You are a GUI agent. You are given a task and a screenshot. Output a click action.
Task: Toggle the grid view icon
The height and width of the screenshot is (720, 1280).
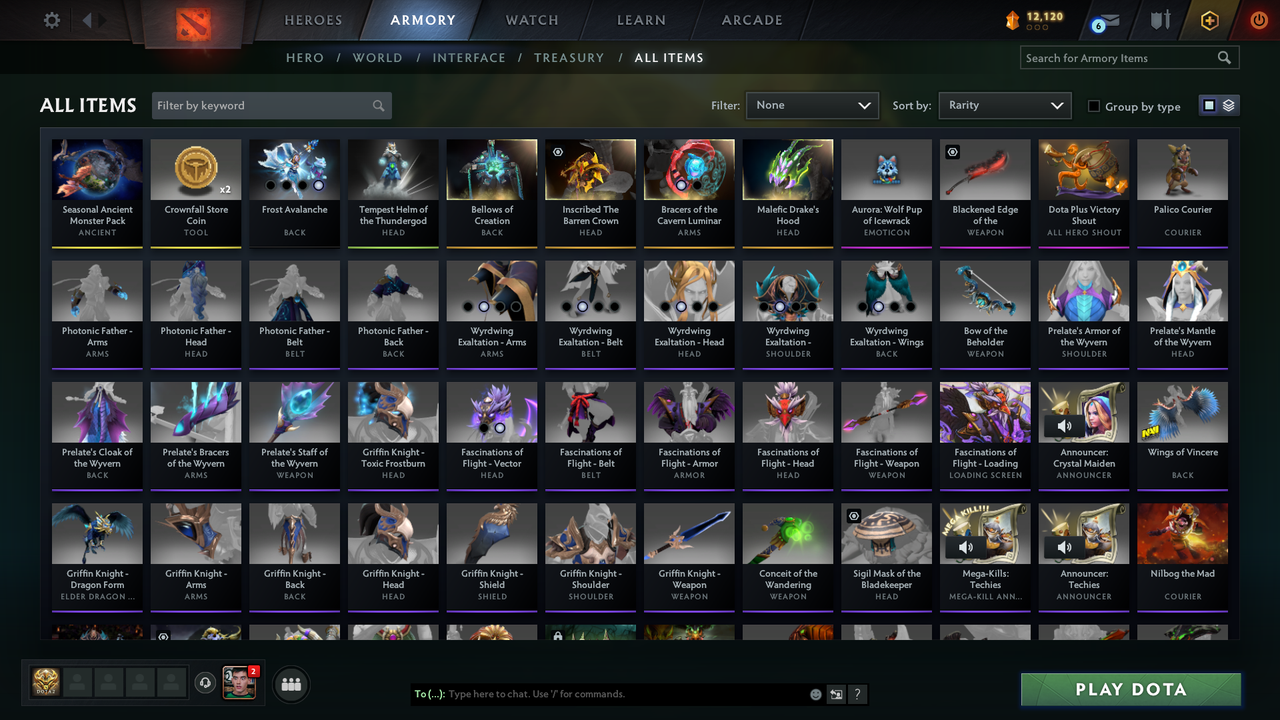point(1210,104)
